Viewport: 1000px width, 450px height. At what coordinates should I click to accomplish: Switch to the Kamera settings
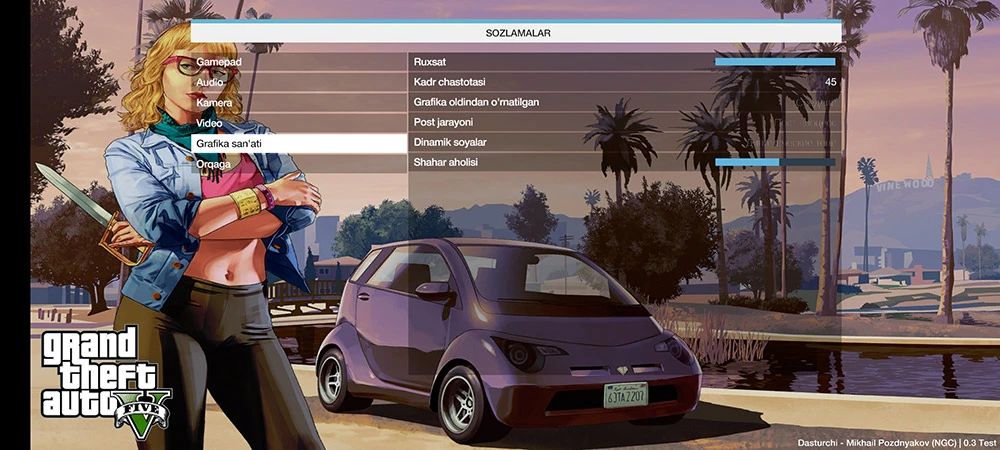point(298,102)
